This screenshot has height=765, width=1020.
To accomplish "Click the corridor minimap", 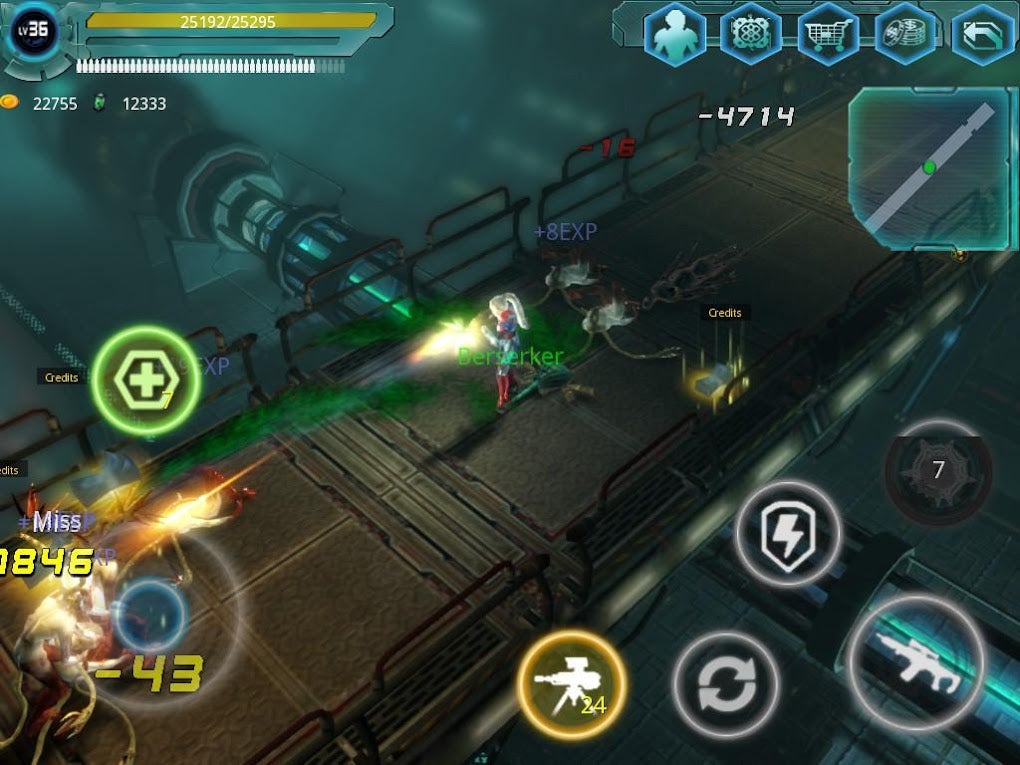I will pos(932,168).
